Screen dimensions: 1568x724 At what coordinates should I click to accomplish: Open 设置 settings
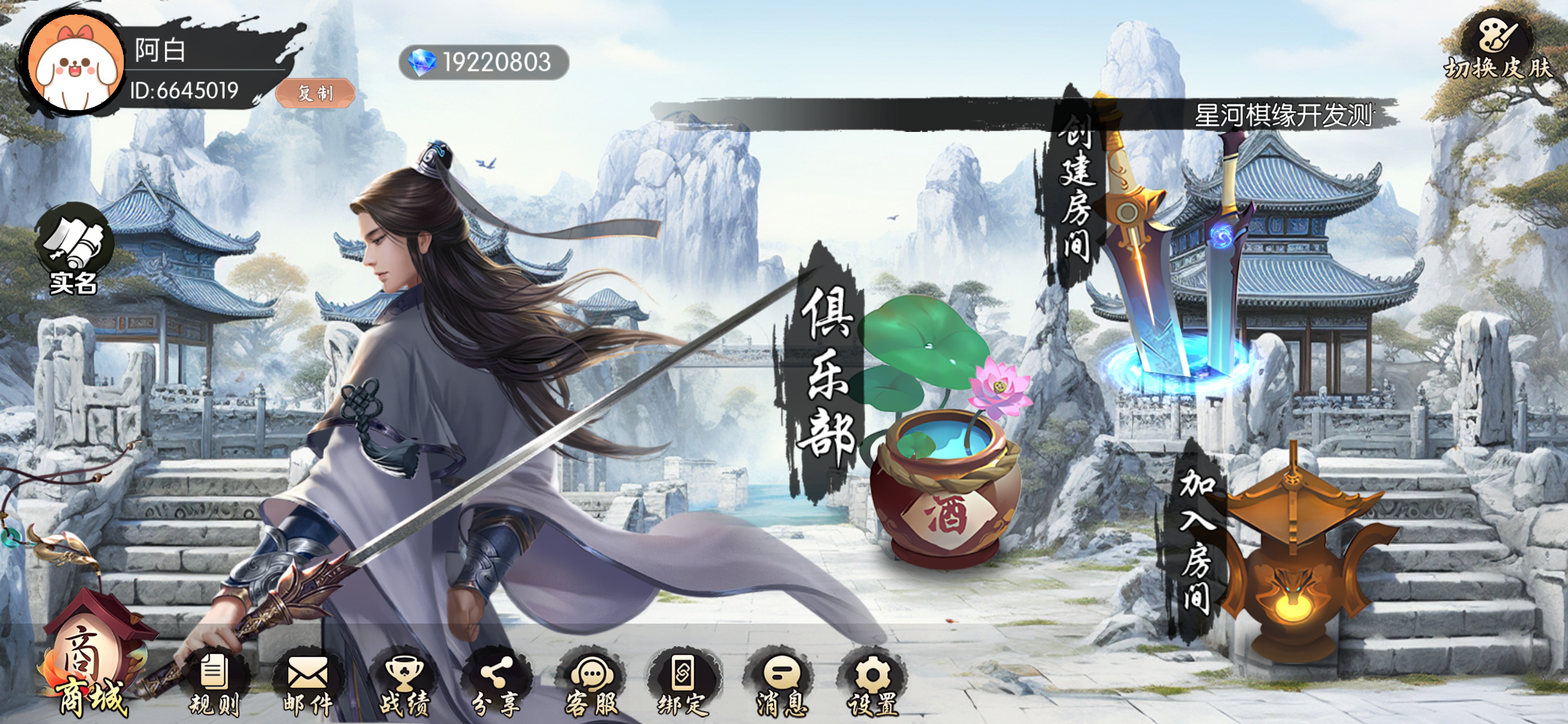click(x=873, y=683)
